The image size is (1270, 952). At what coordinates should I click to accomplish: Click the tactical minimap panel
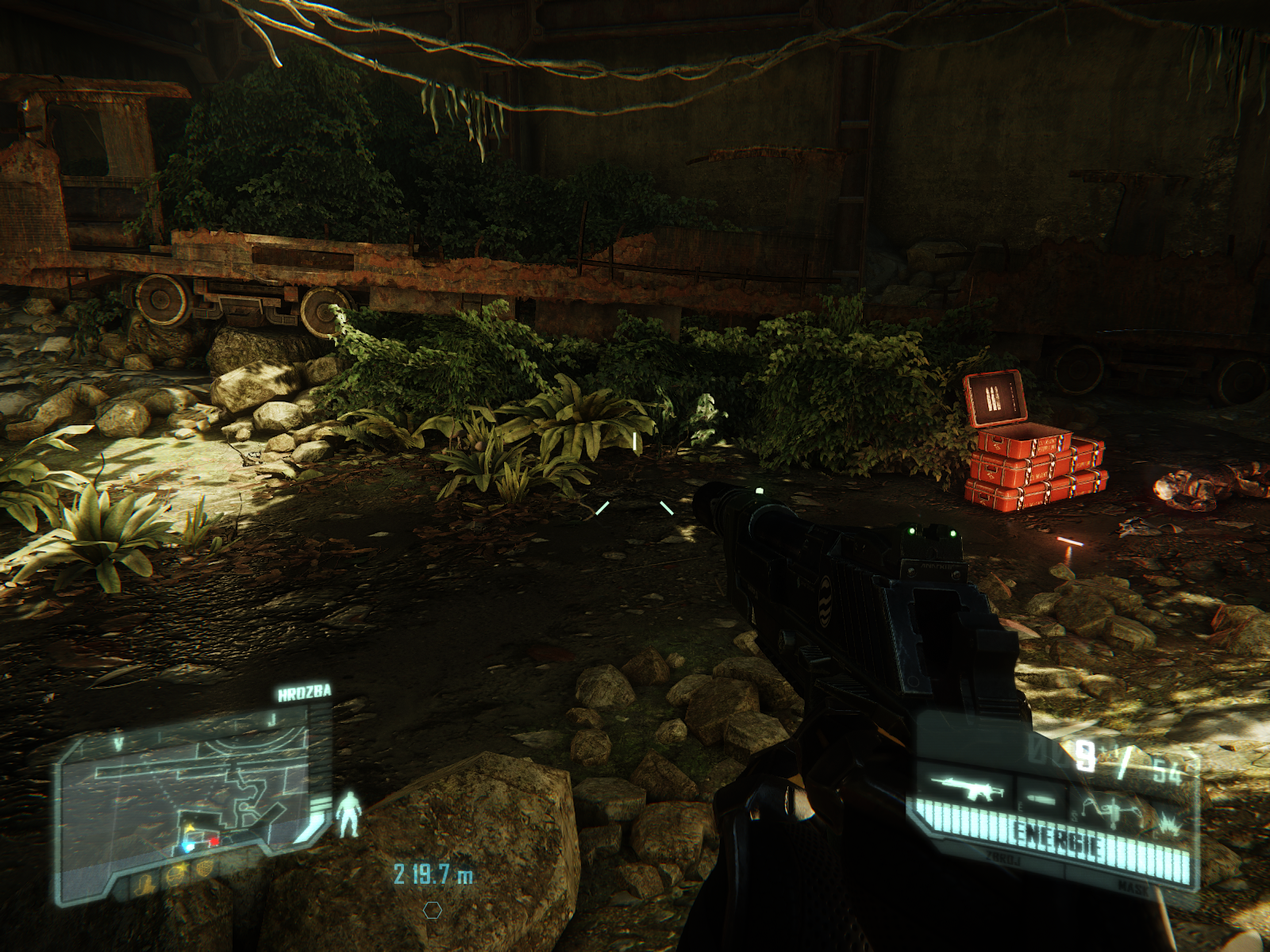[x=190, y=793]
